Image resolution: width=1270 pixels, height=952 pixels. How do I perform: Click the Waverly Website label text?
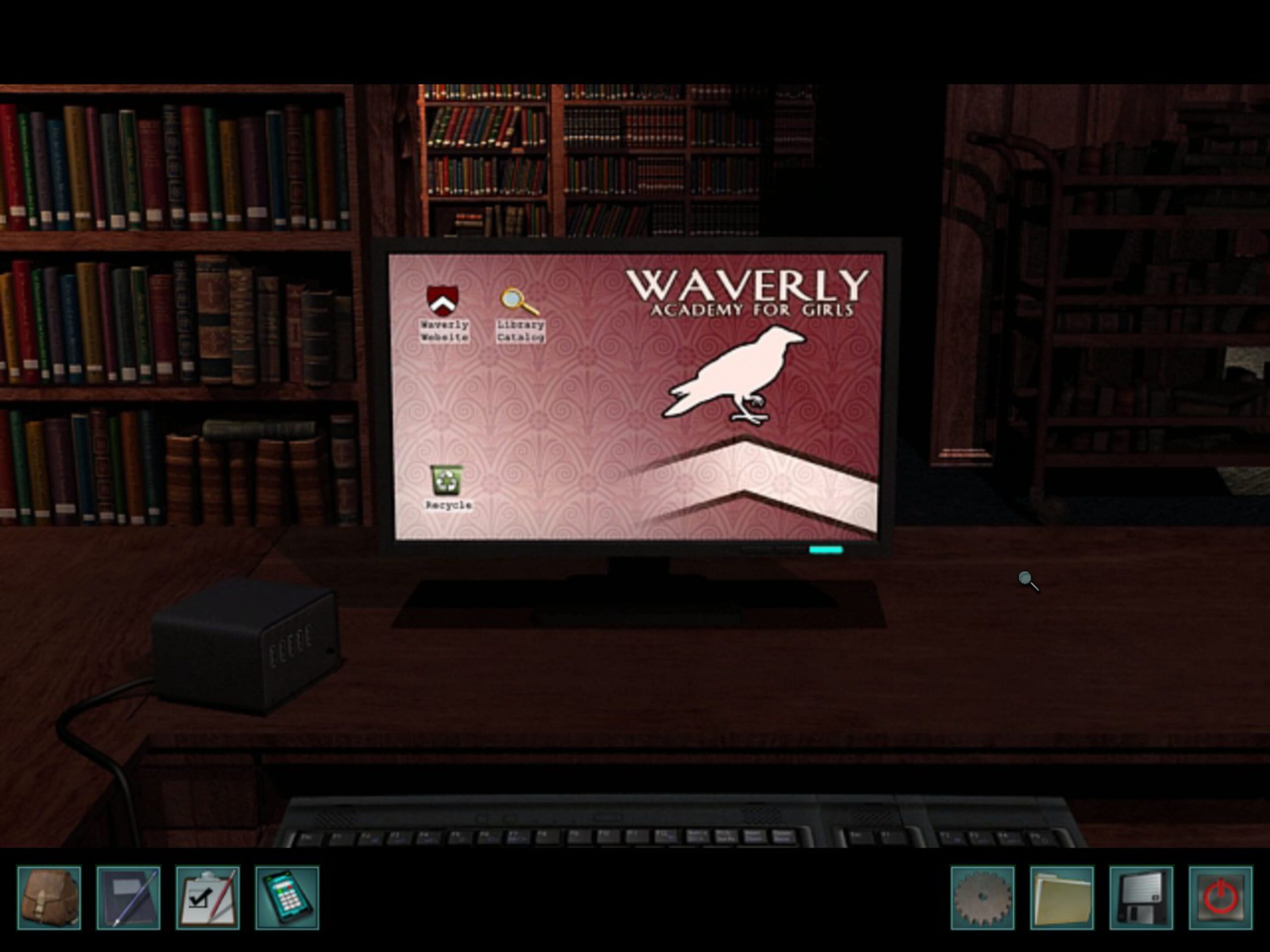[445, 331]
